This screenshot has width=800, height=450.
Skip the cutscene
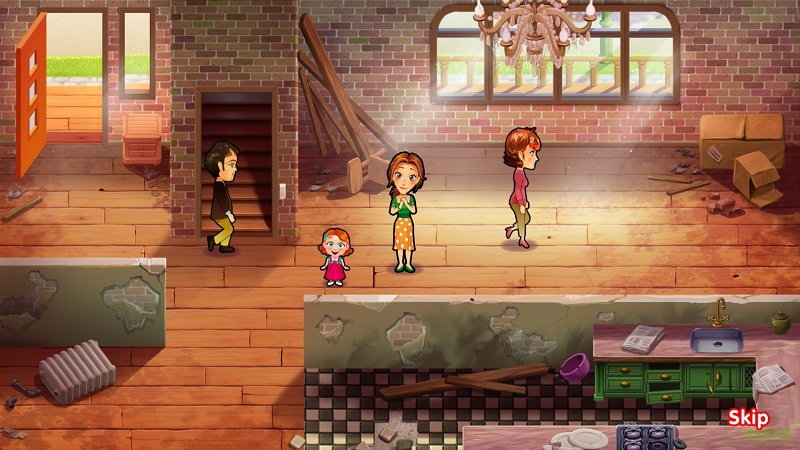pos(747,418)
